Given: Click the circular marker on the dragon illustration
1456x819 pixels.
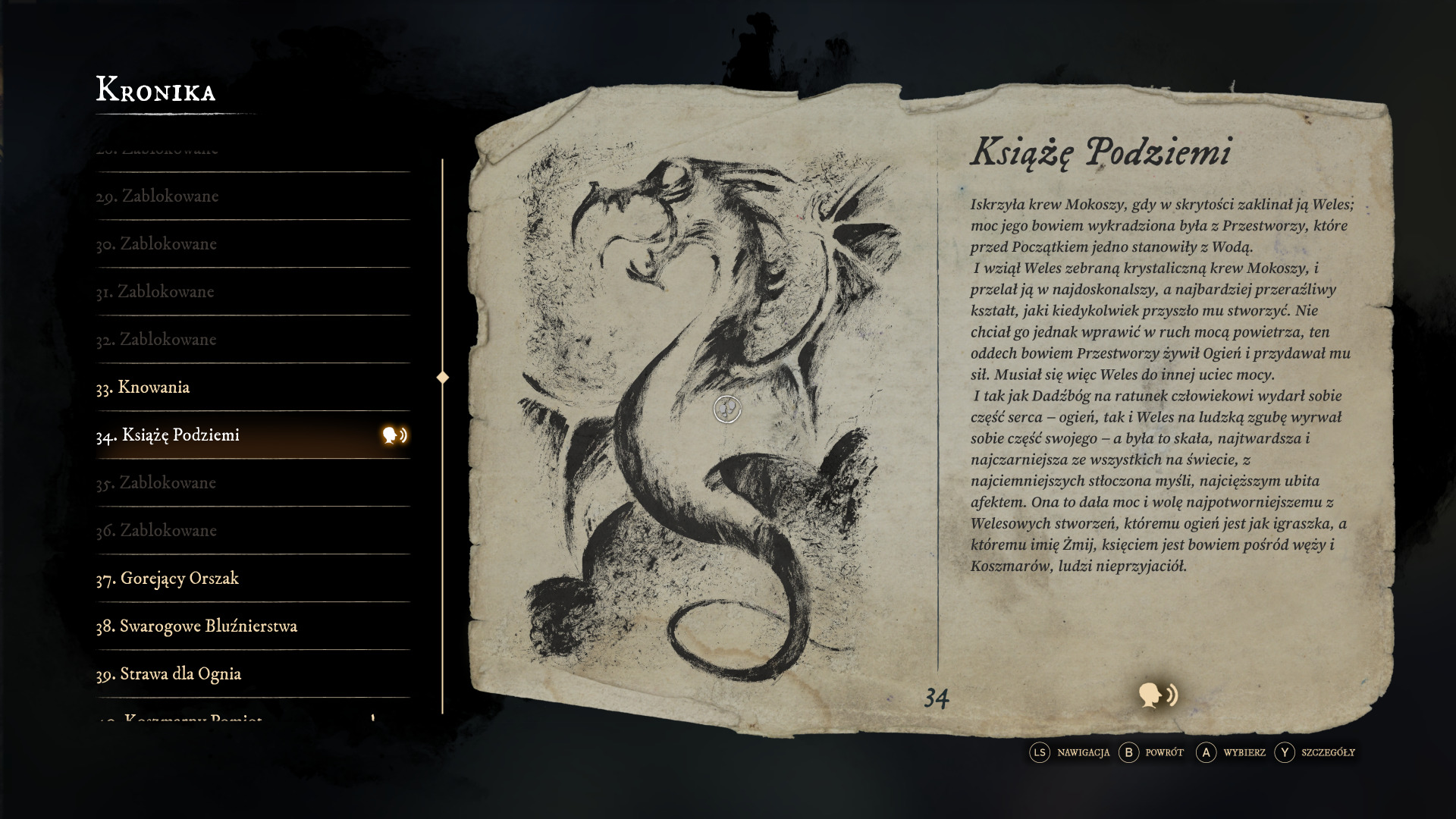Looking at the screenshot, I should tap(727, 409).
